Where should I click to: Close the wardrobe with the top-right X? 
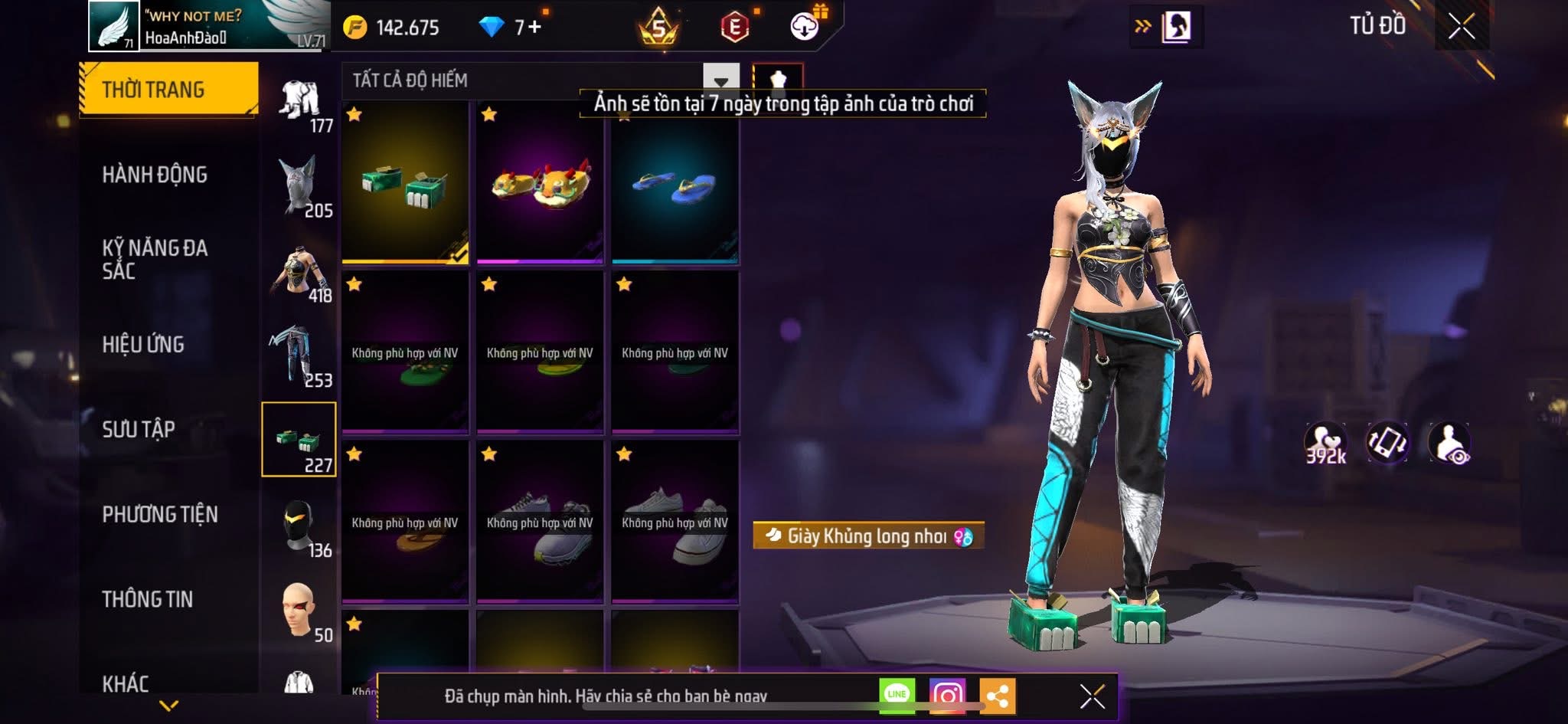tap(1461, 27)
